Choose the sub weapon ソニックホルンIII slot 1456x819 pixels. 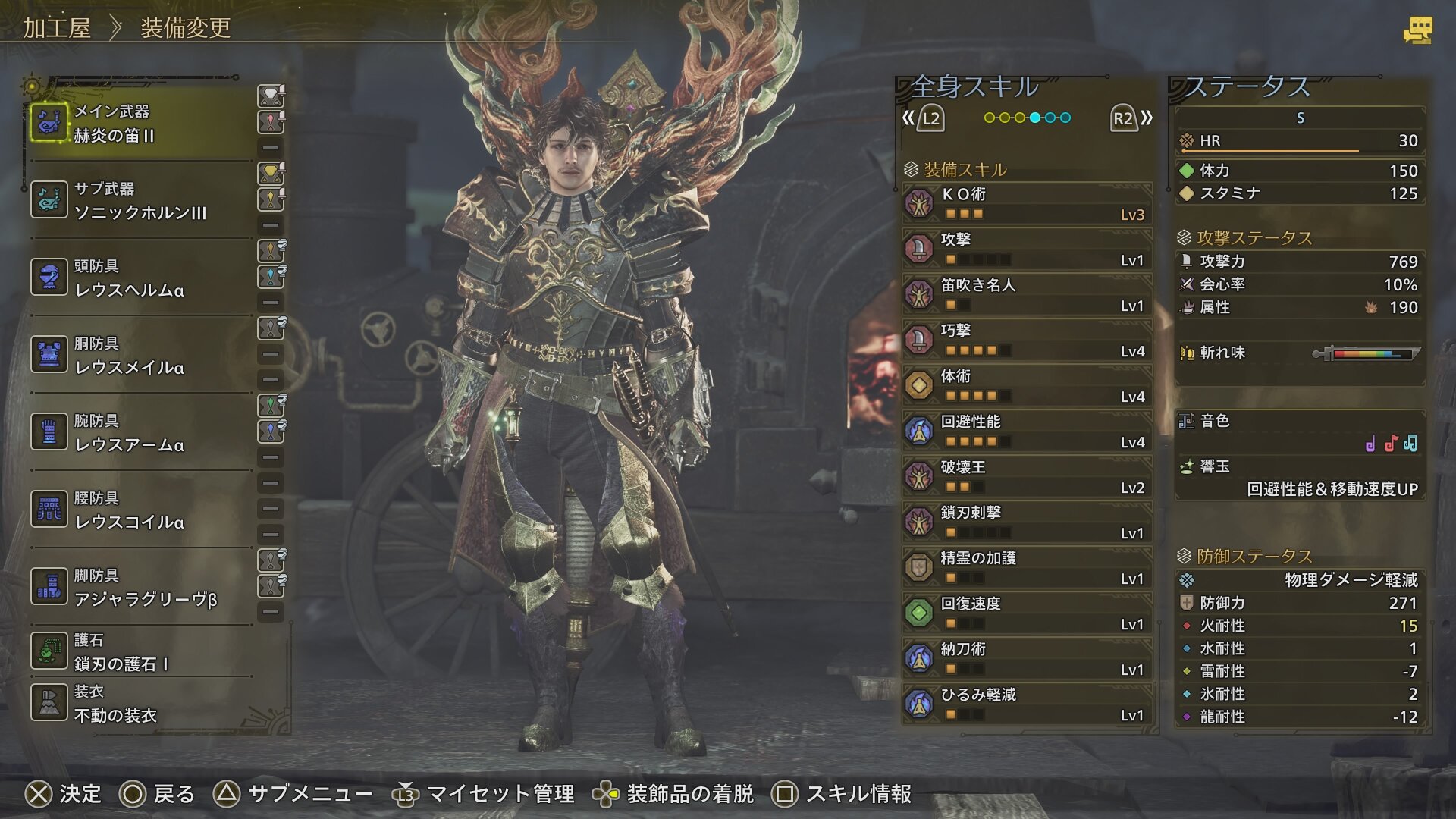coord(140,200)
